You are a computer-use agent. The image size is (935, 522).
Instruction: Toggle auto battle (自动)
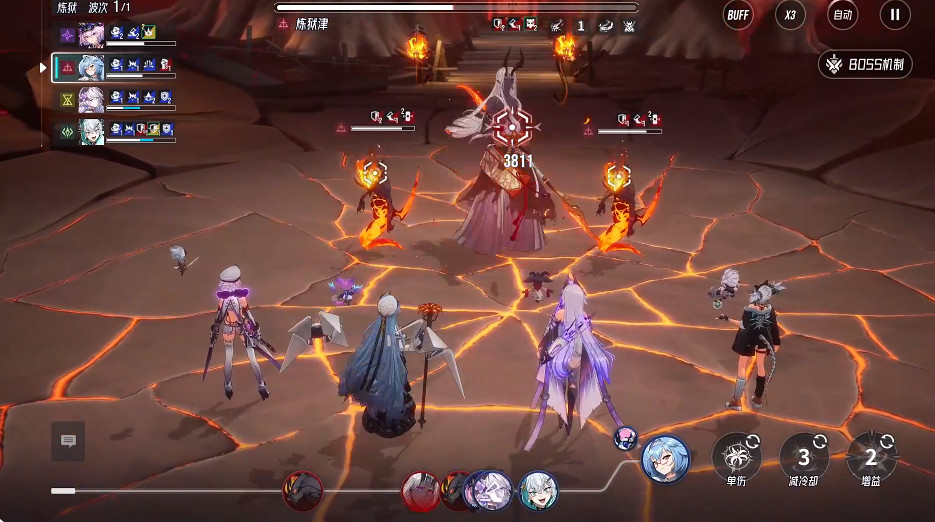click(843, 15)
